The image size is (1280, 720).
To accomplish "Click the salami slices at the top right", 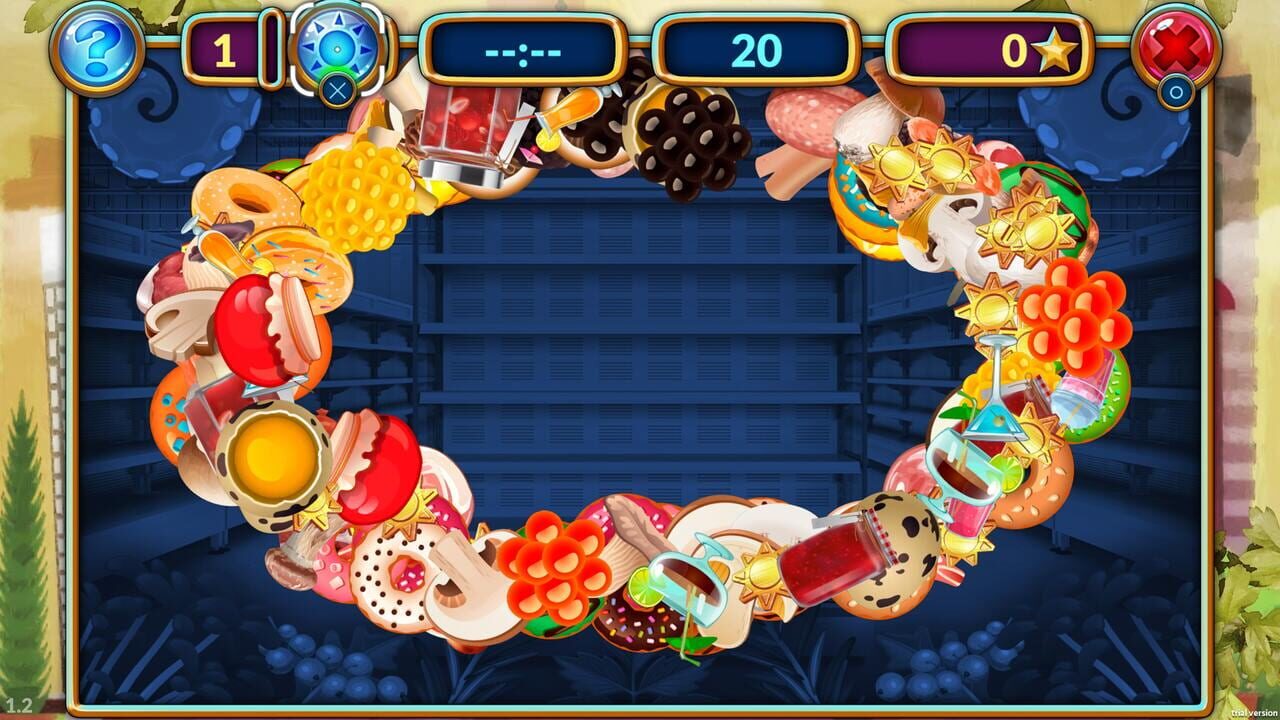I will (x=800, y=120).
